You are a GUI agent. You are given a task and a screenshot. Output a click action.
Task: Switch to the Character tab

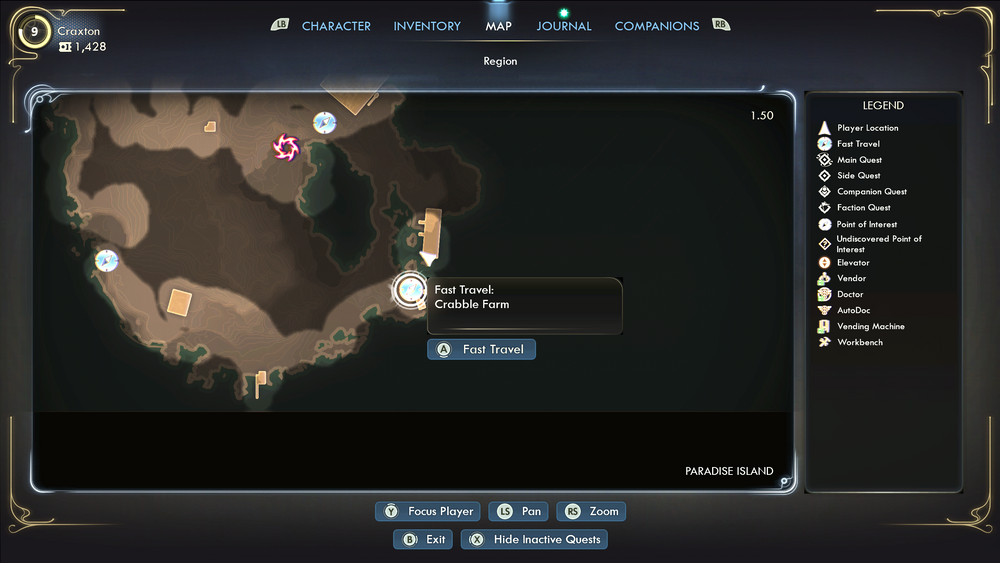pos(336,26)
